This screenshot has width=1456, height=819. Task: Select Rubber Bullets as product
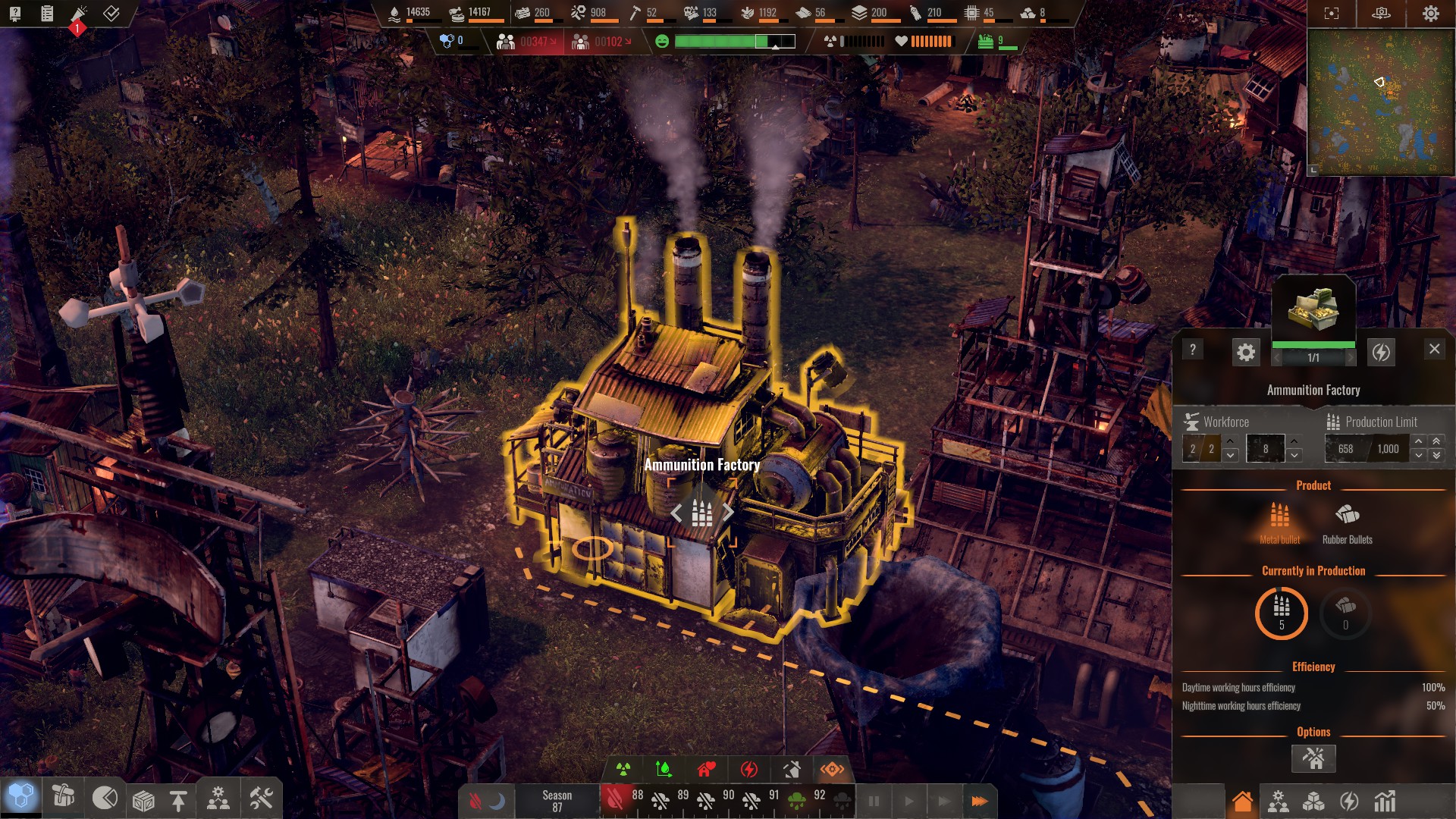(x=1347, y=522)
